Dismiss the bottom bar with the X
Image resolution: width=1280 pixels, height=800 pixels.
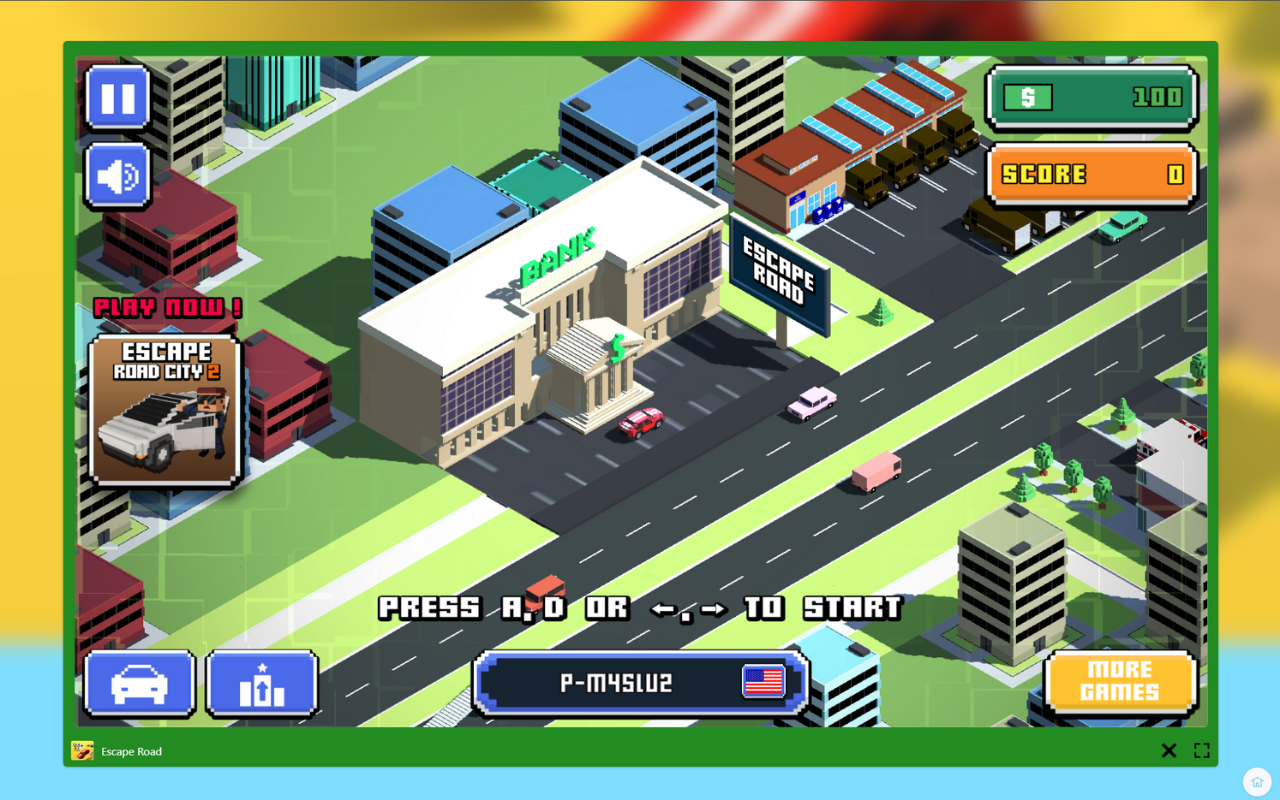1169,750
